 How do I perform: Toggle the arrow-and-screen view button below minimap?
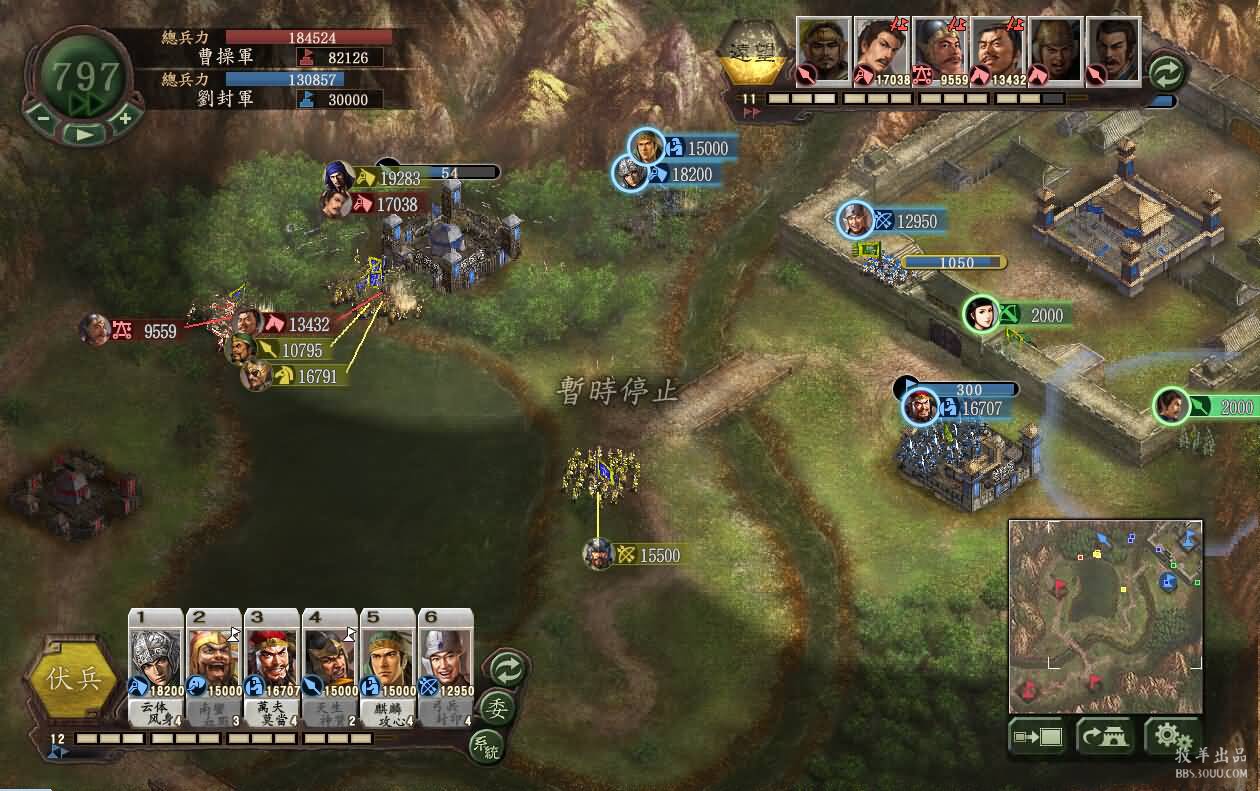1037,737
